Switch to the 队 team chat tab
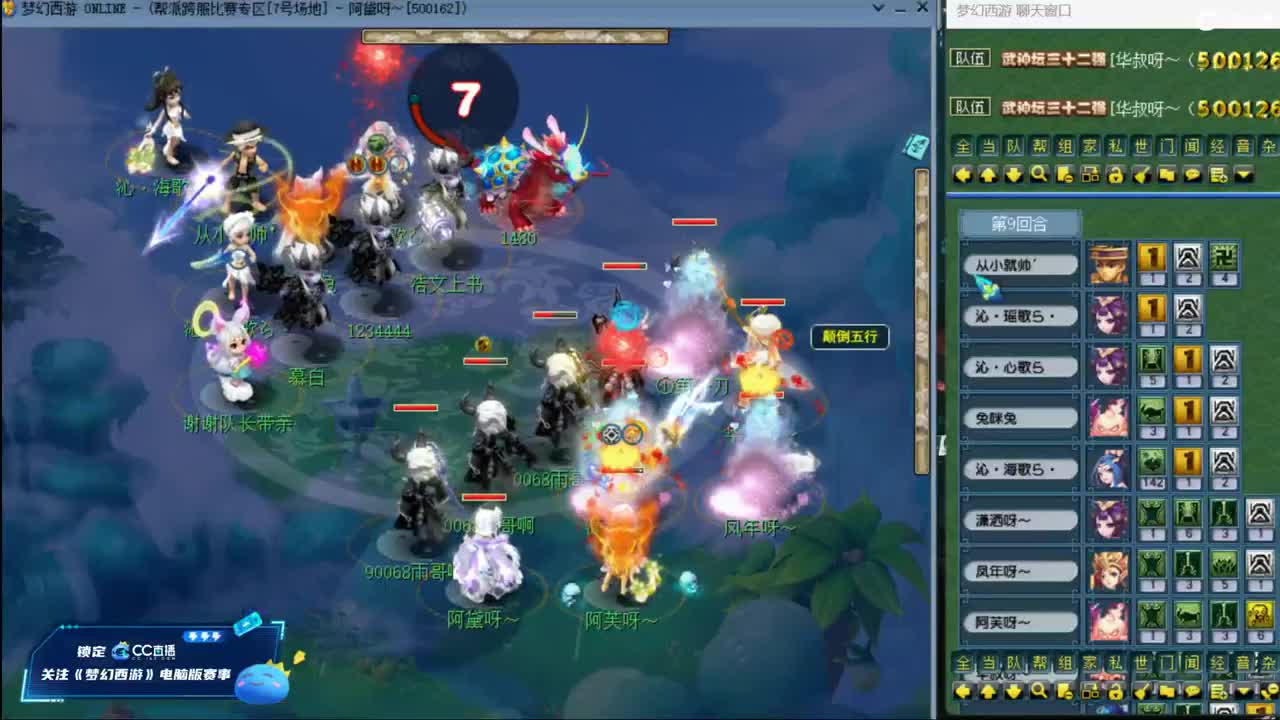Screen dimensions: 1280x720 (x=1012, y=147)
